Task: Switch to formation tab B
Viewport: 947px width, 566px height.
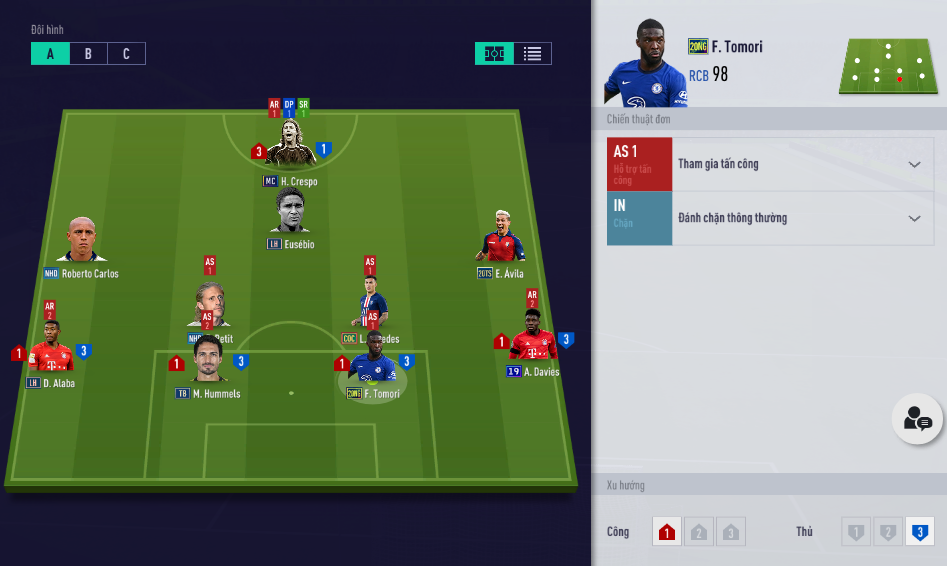Action: pyautogui.click(x=88, y=54)
